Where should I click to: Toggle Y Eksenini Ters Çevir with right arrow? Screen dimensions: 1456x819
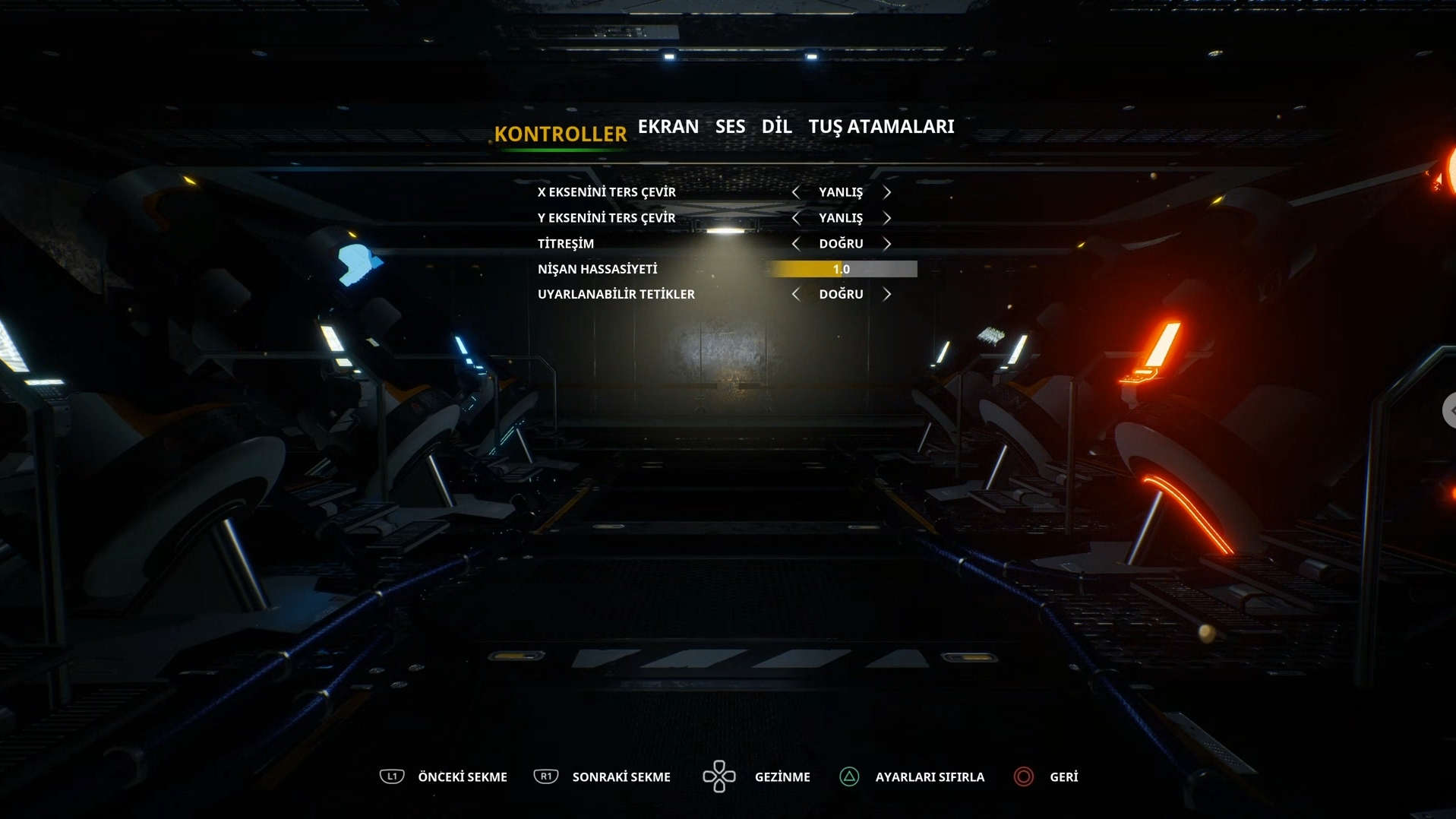[887, 218]
